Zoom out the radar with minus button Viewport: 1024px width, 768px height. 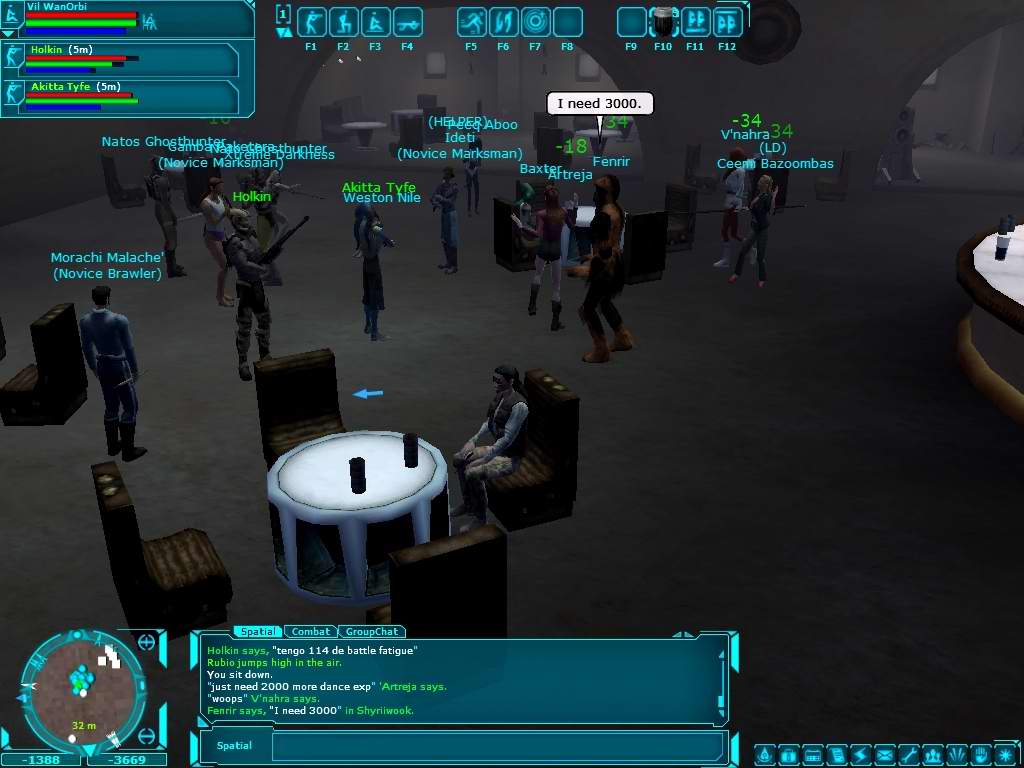[x=147, y=737]
